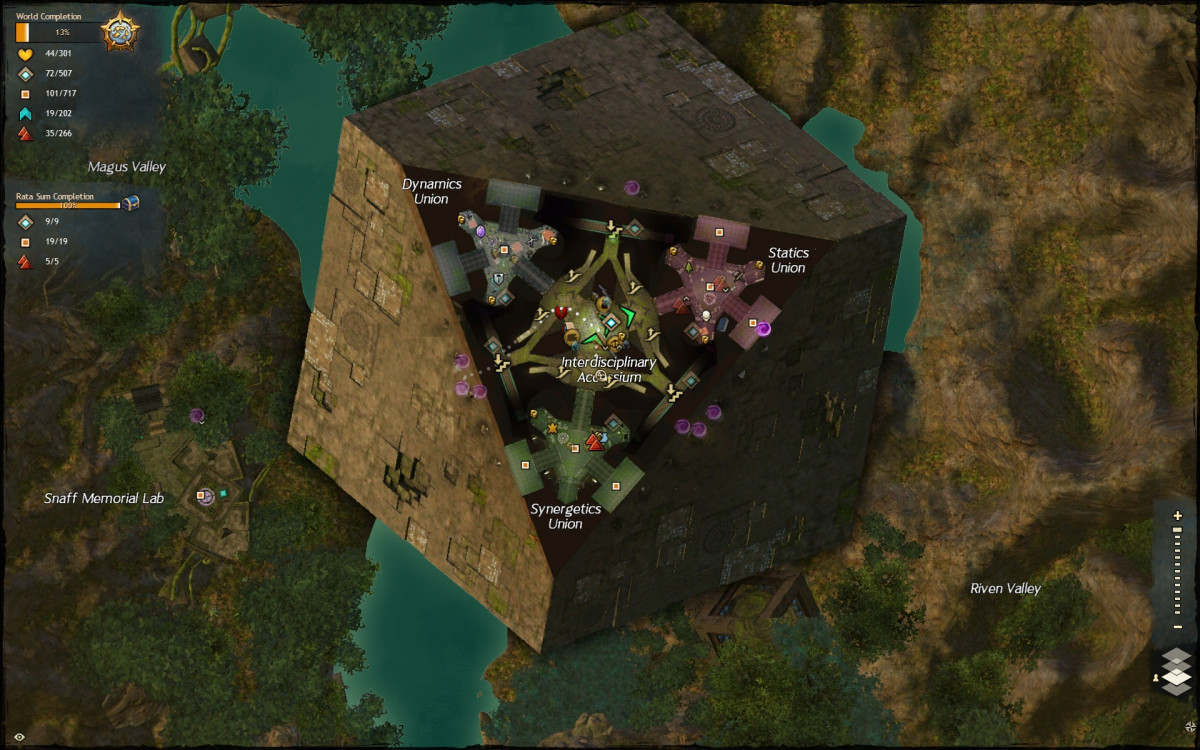Viewport: 1200px width, 750px height.
Task: Zoom in with the map plus button
Action: [x=1177, y=515]
